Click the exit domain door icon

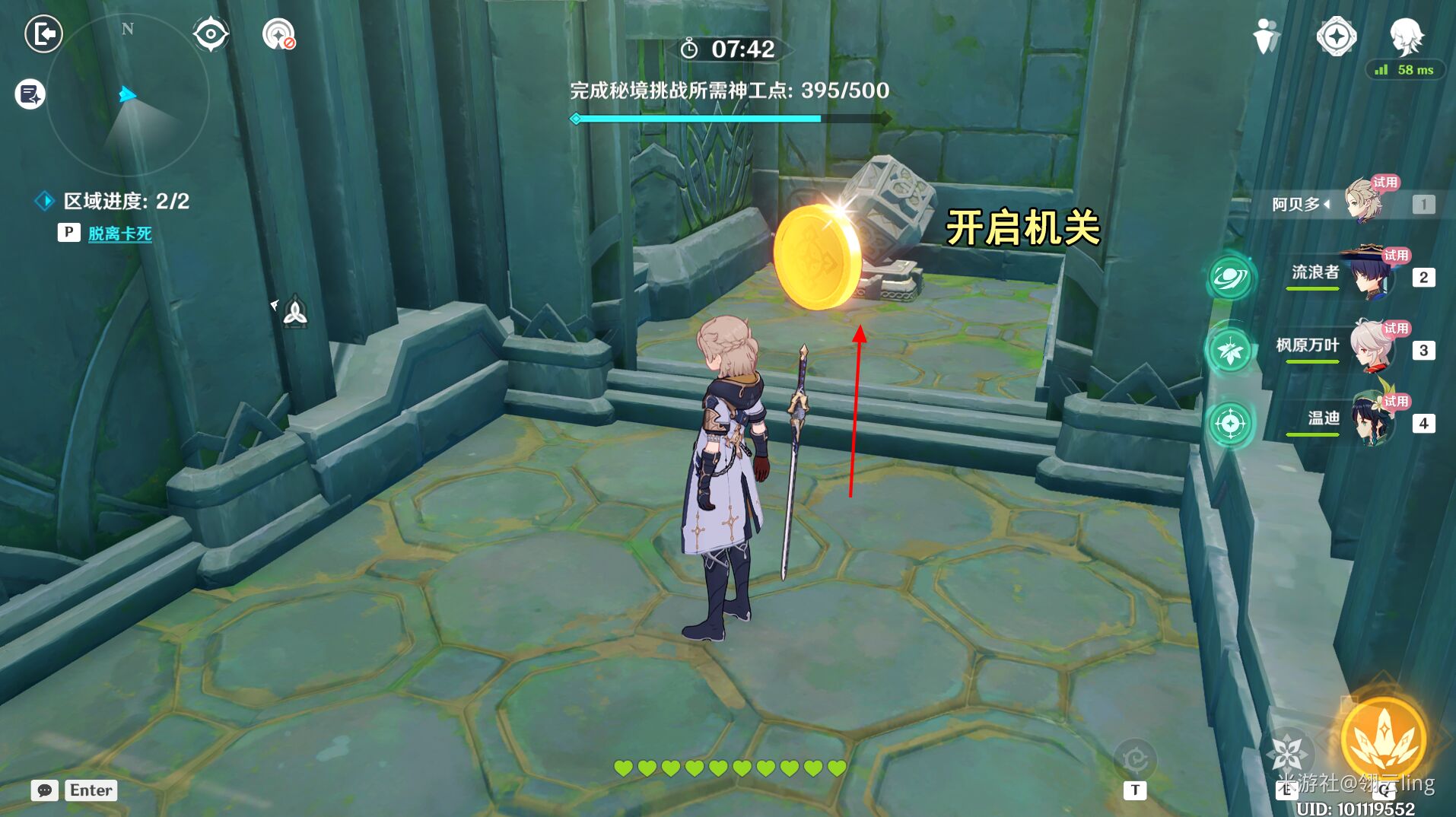click(43, 34)
